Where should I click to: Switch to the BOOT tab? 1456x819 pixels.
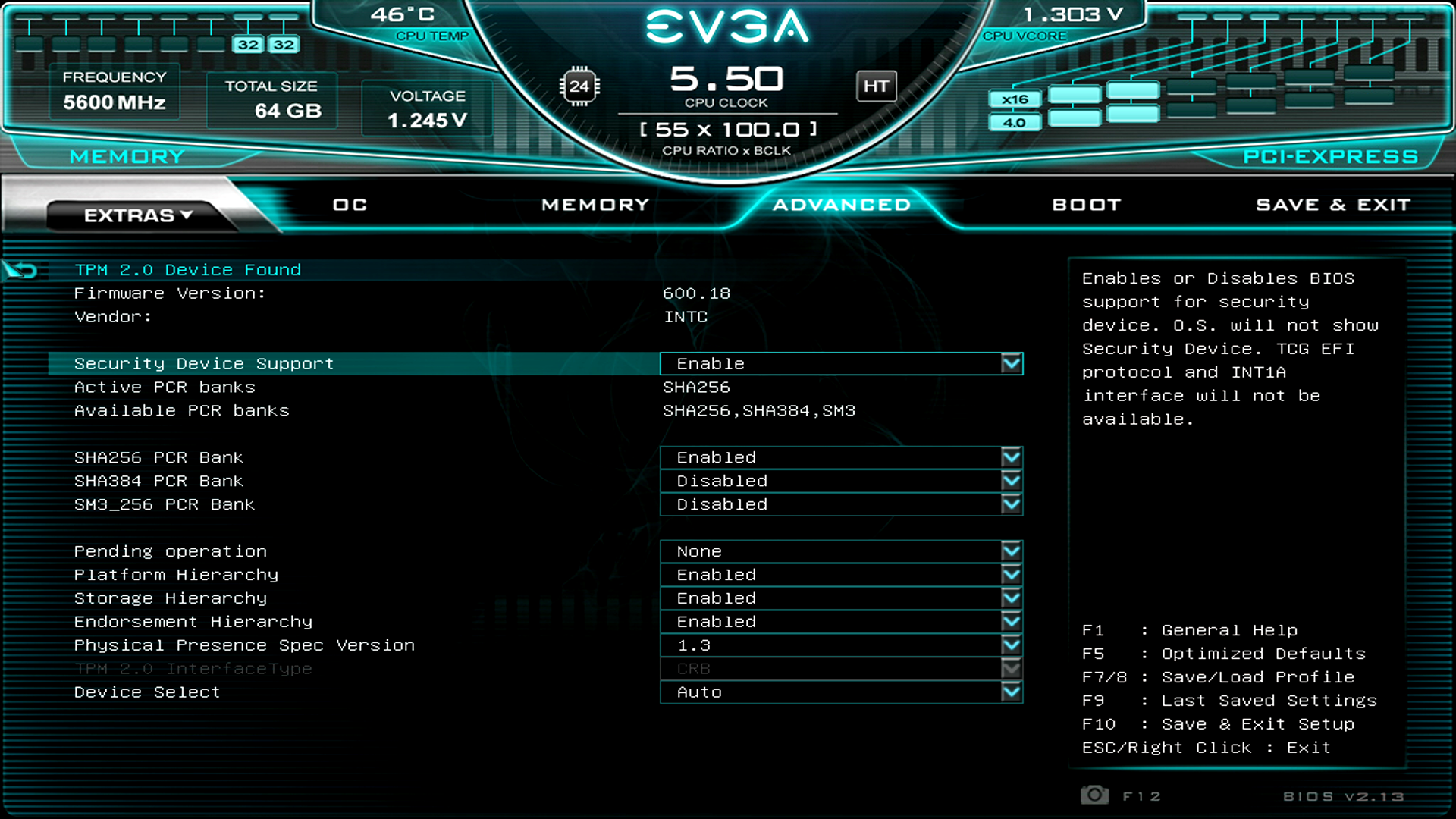pos(1086,204)
